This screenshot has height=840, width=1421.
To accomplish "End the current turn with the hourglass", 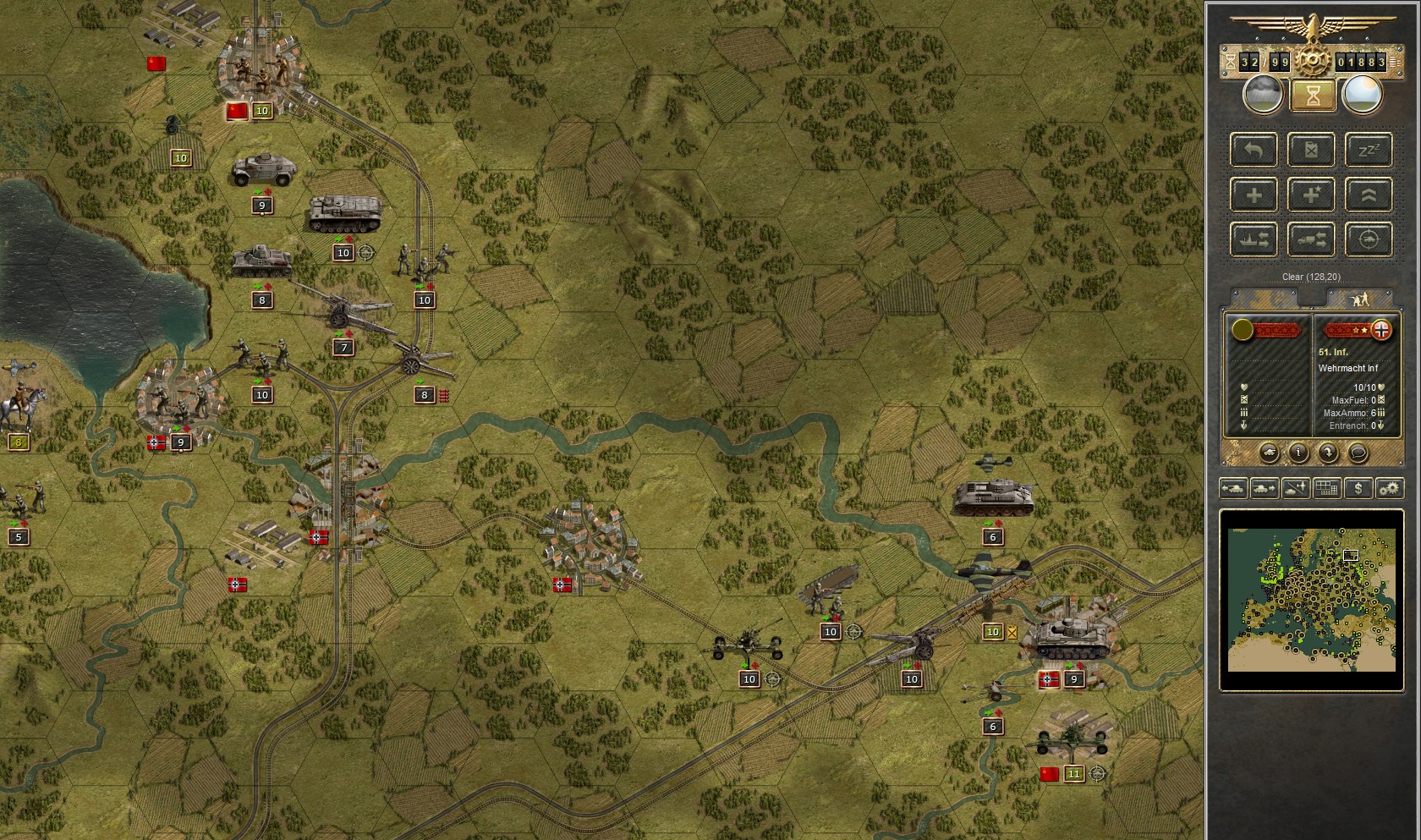I will click(1314, 96).
